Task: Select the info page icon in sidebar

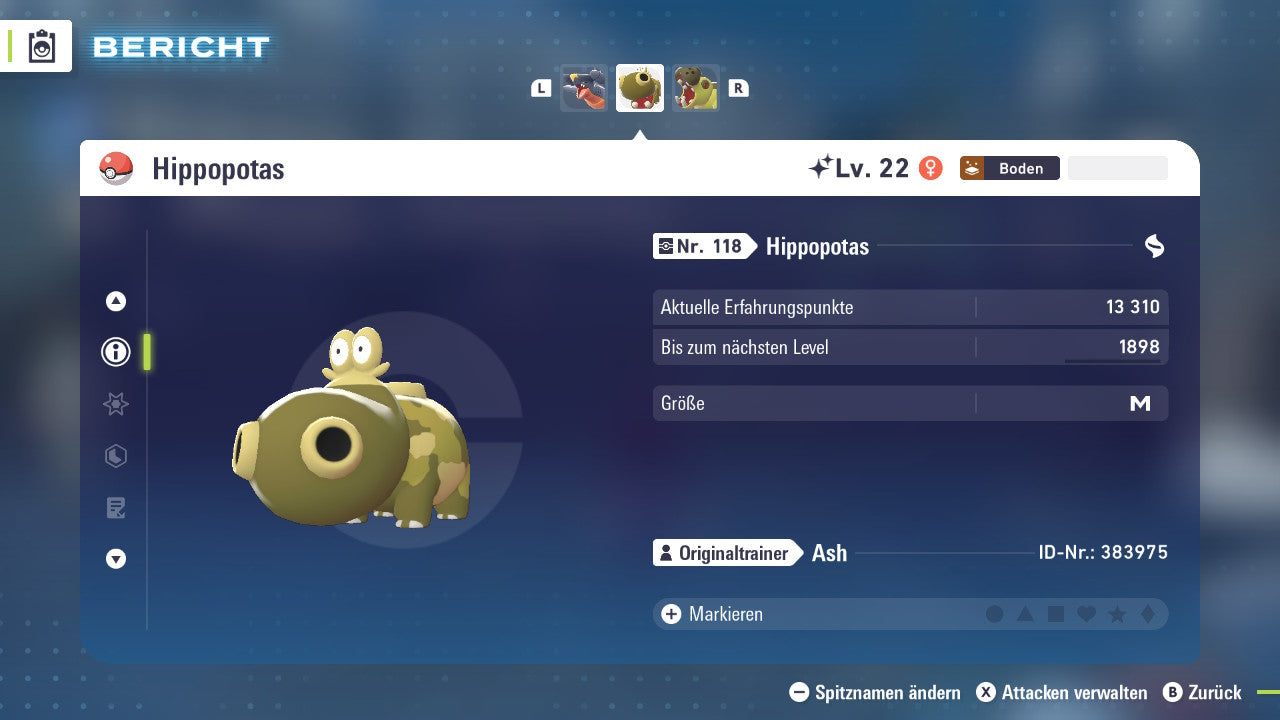Action: click(115, 351)
